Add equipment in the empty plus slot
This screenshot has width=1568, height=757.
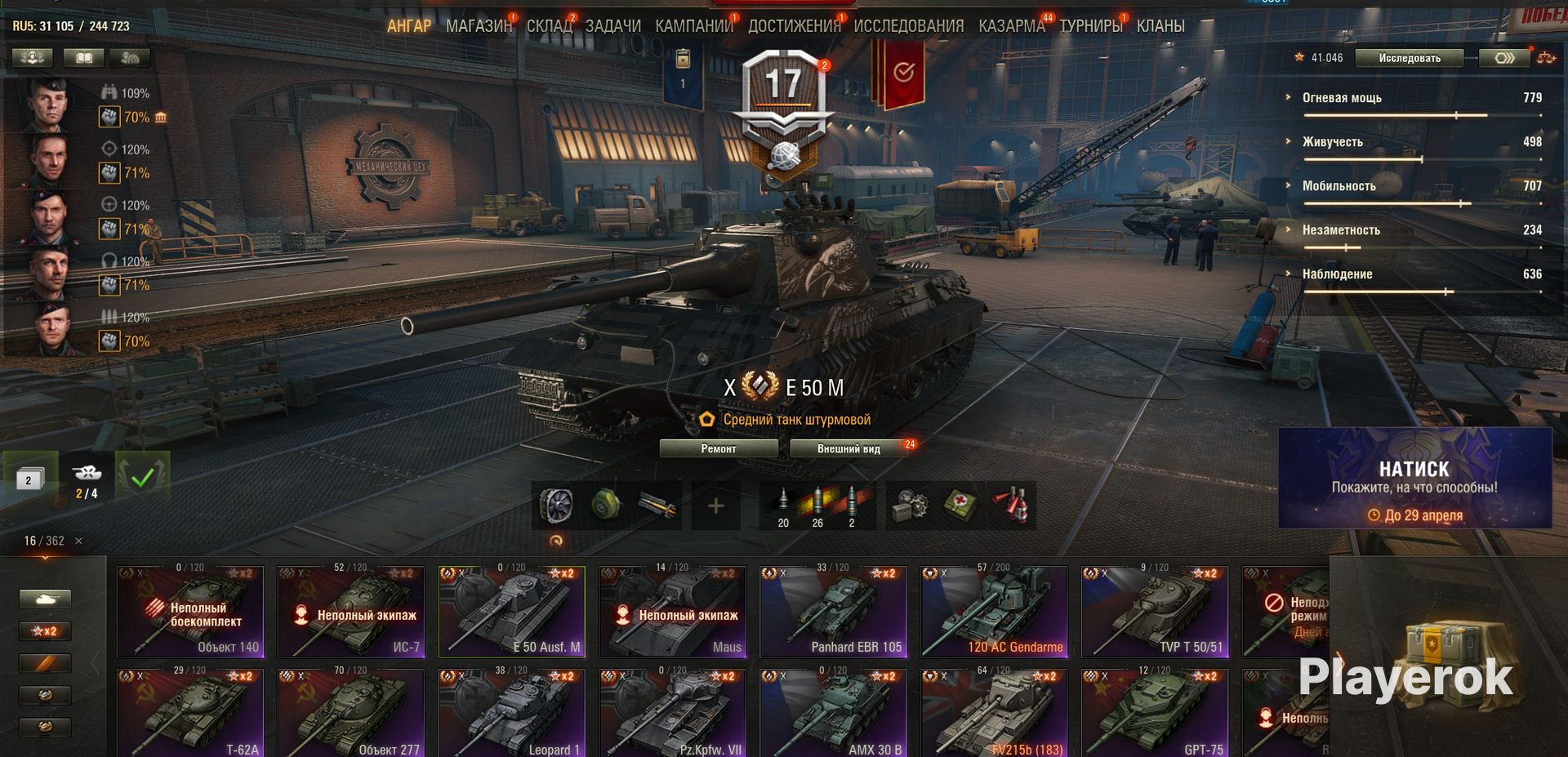(715, 506)
